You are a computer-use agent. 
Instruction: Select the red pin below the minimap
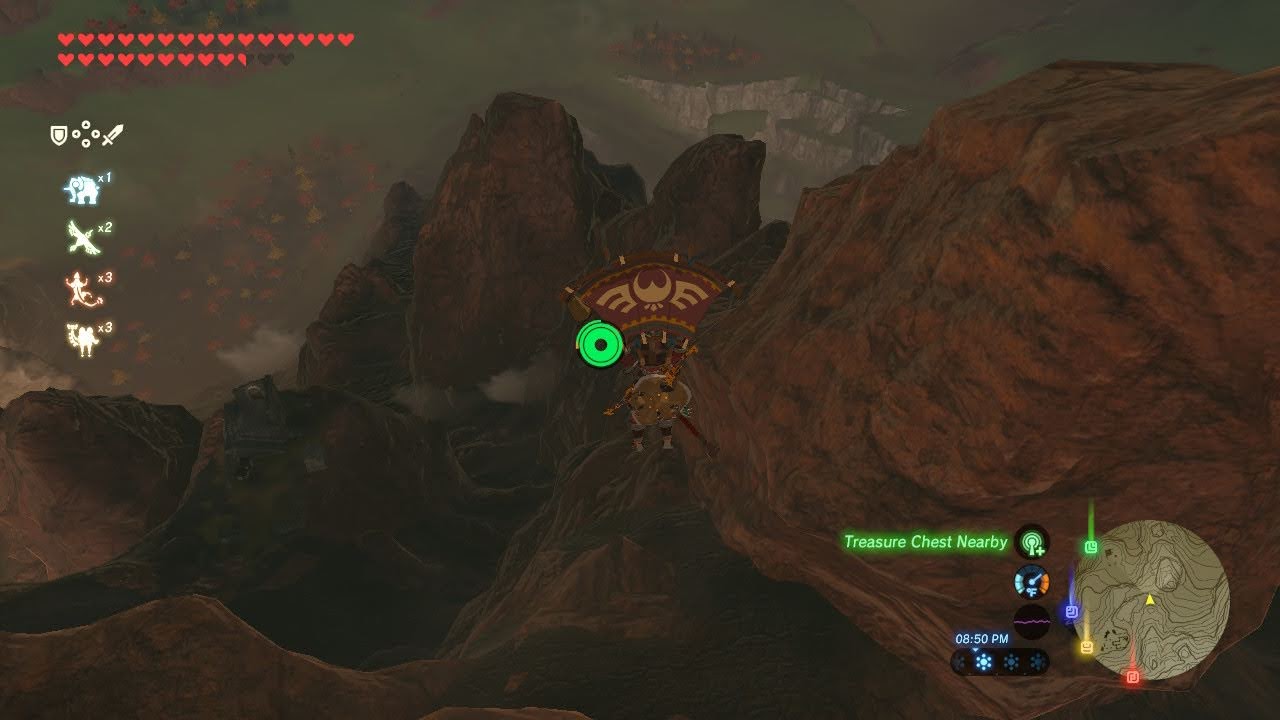[x=1132, y=677]
